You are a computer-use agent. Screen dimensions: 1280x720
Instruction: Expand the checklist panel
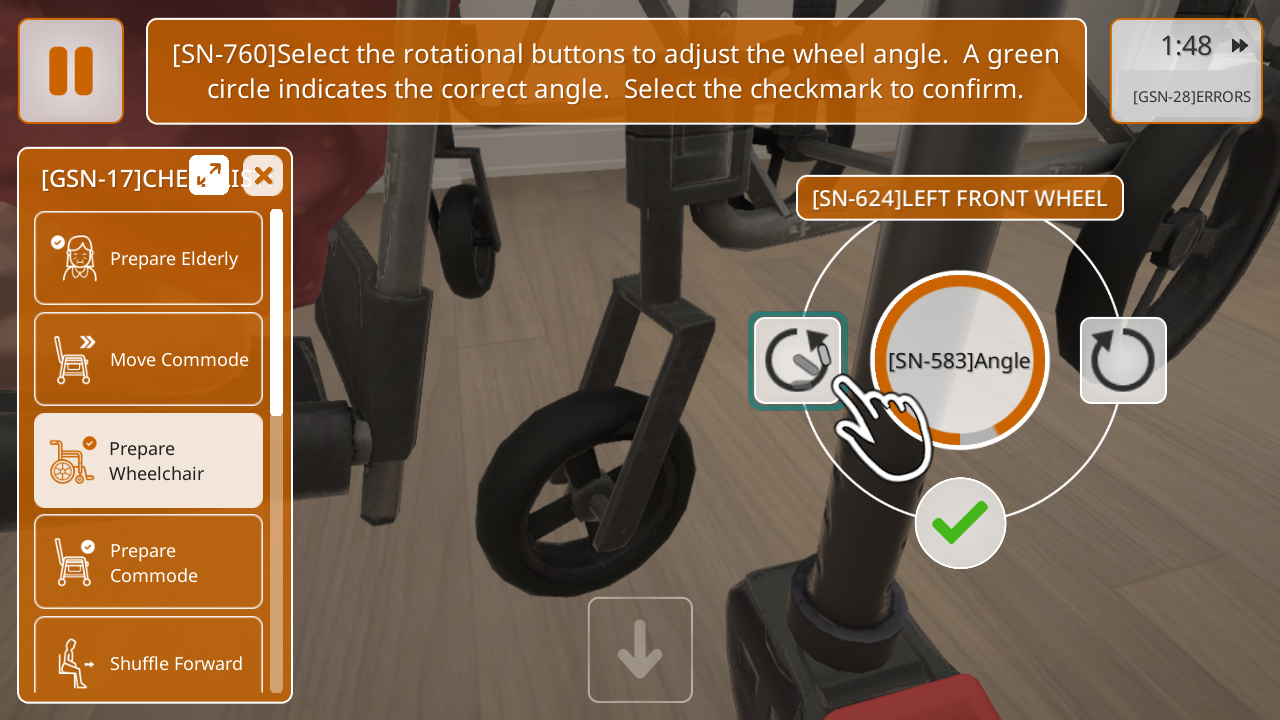pos(209,175)
